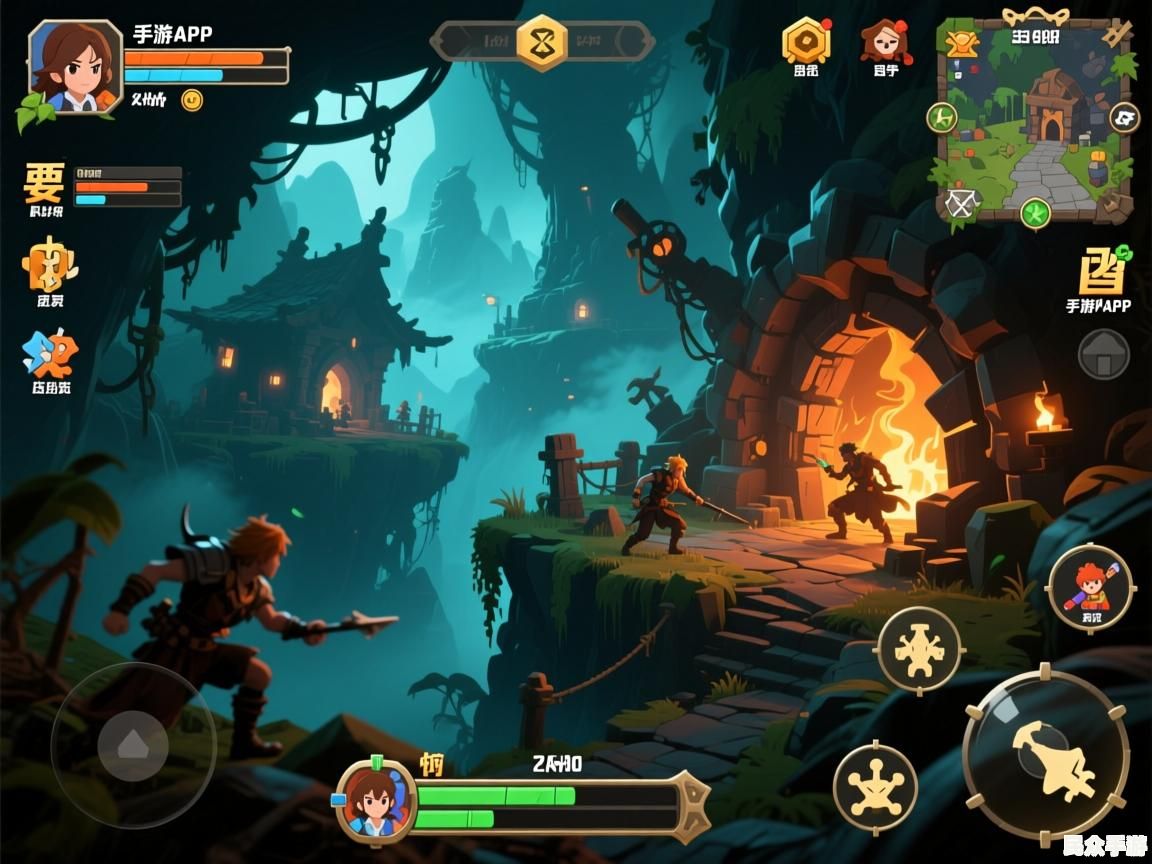Click the gold hourglass hexagon emblem

point(542,42)
